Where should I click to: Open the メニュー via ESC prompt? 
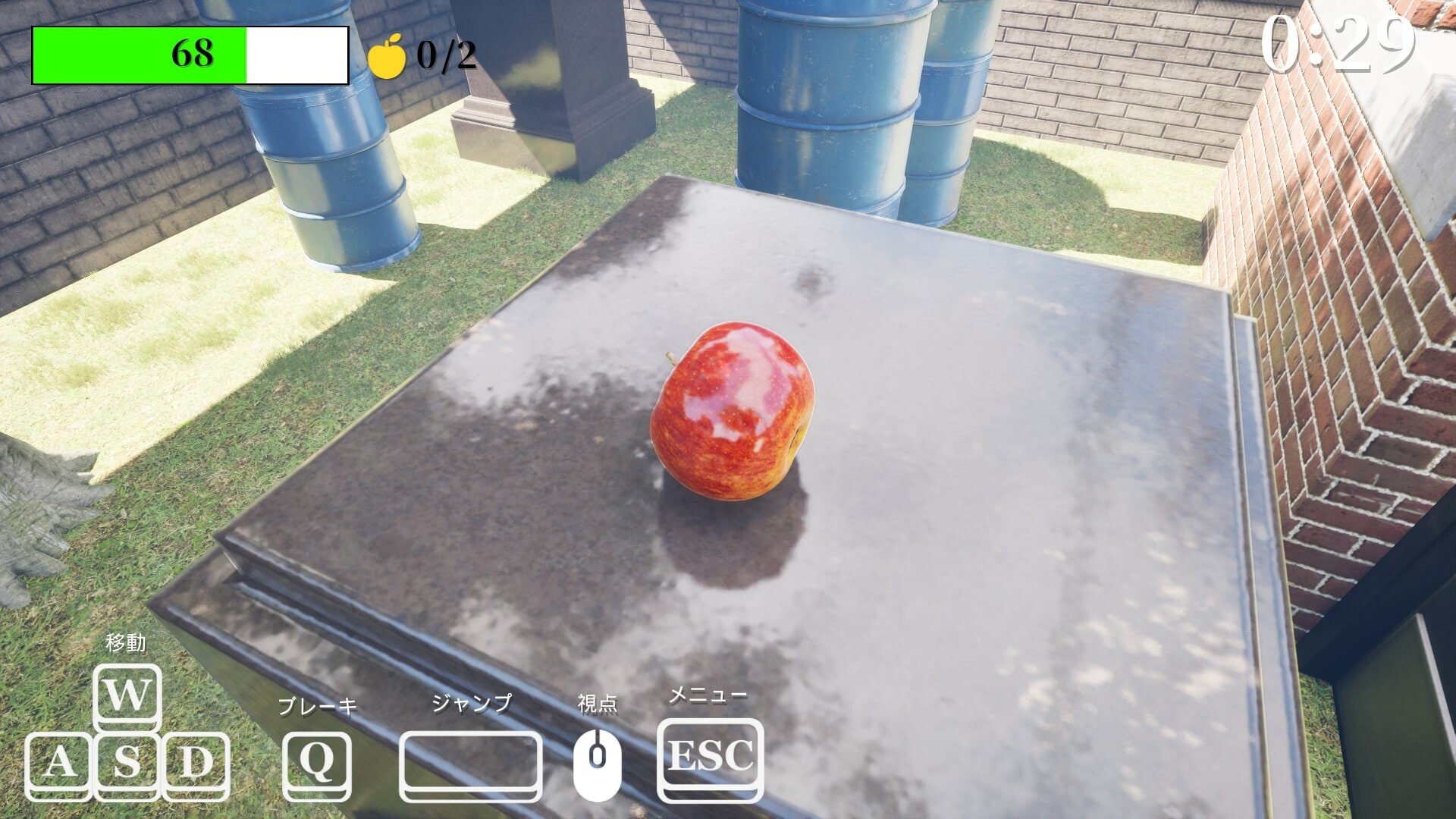709,695
